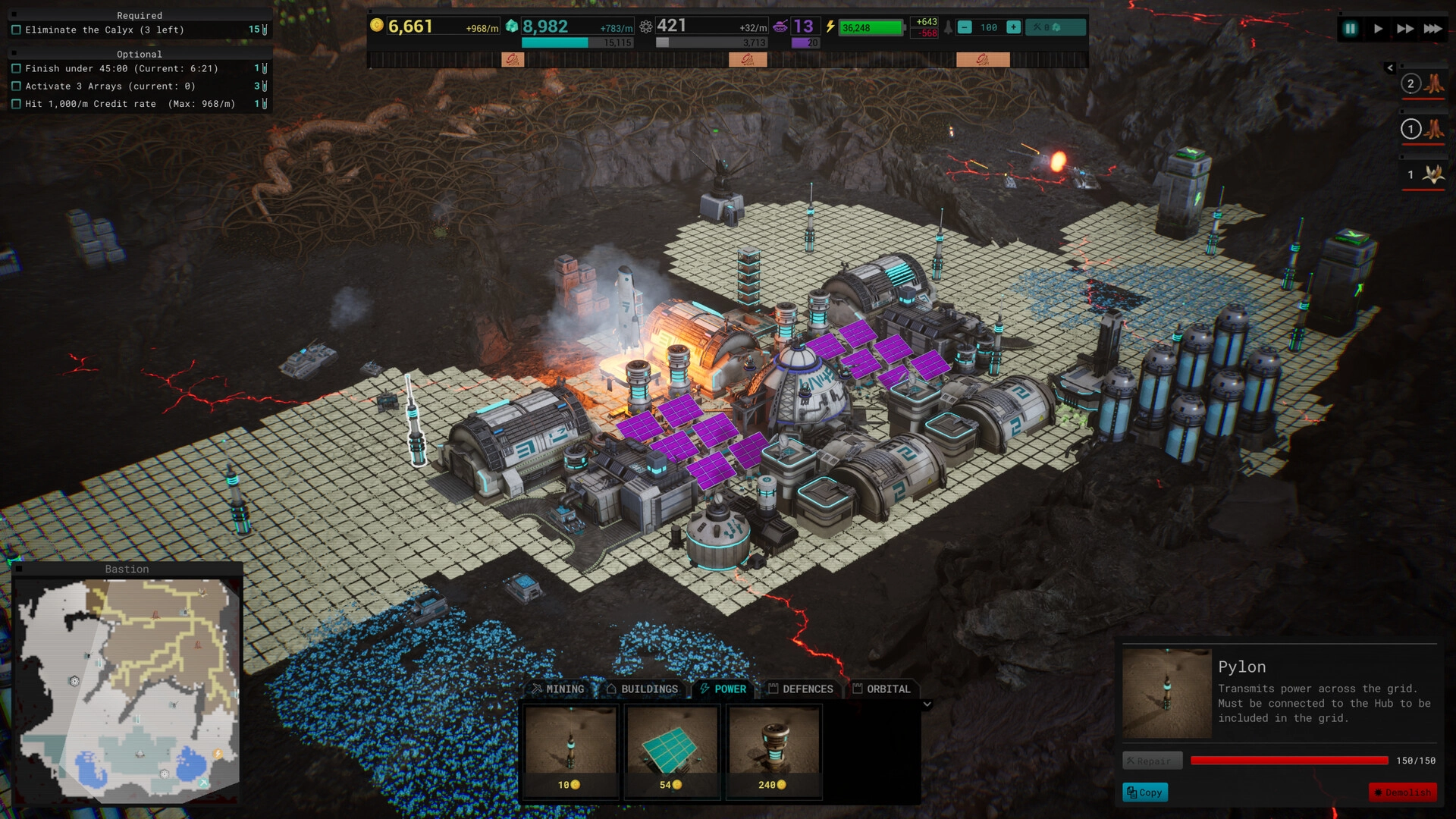
Task: Collapse the build menu with the down arrow
Action: pyautogui.click(x=927, y=704)
